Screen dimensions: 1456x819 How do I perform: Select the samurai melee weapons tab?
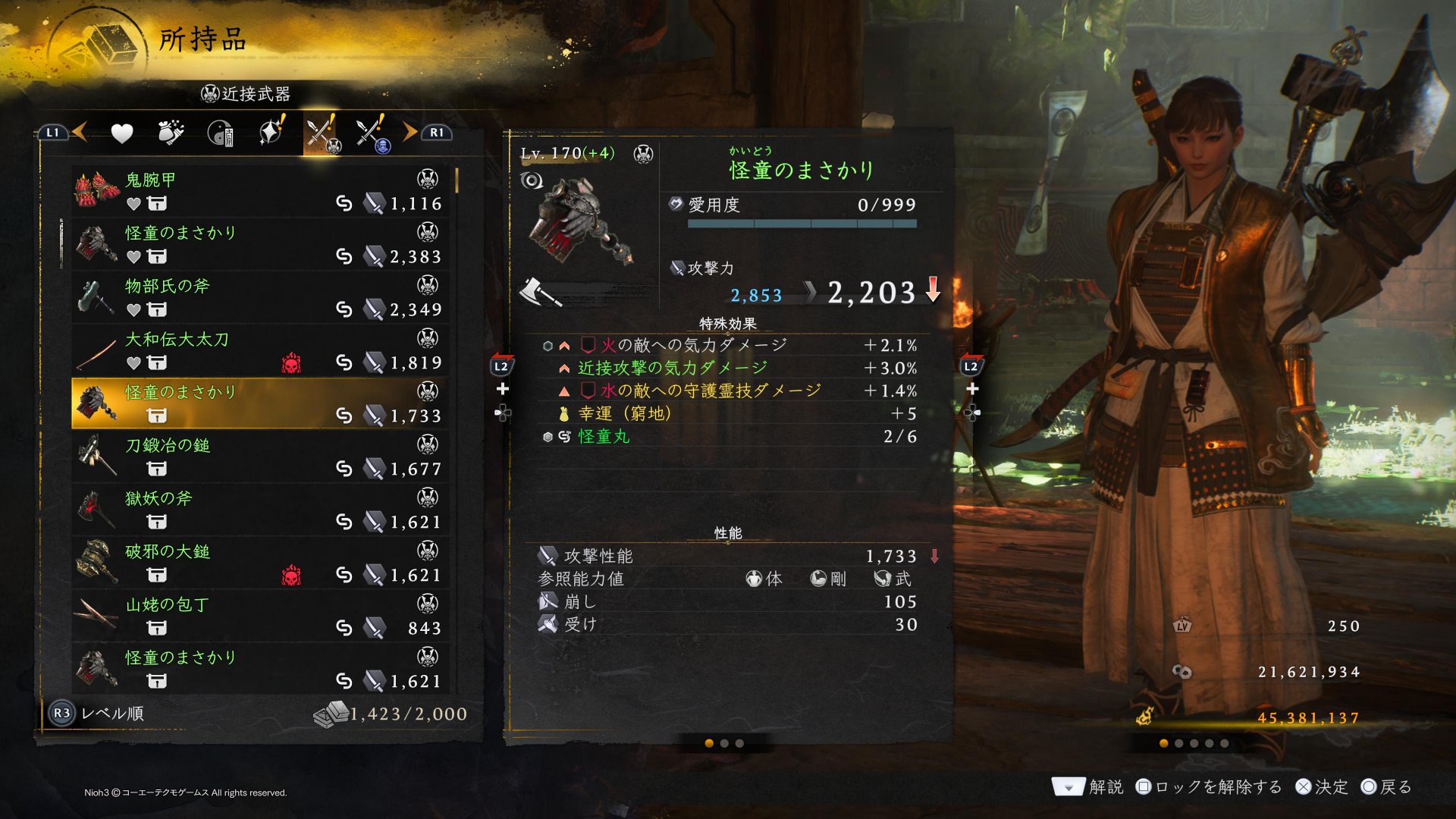322,134
